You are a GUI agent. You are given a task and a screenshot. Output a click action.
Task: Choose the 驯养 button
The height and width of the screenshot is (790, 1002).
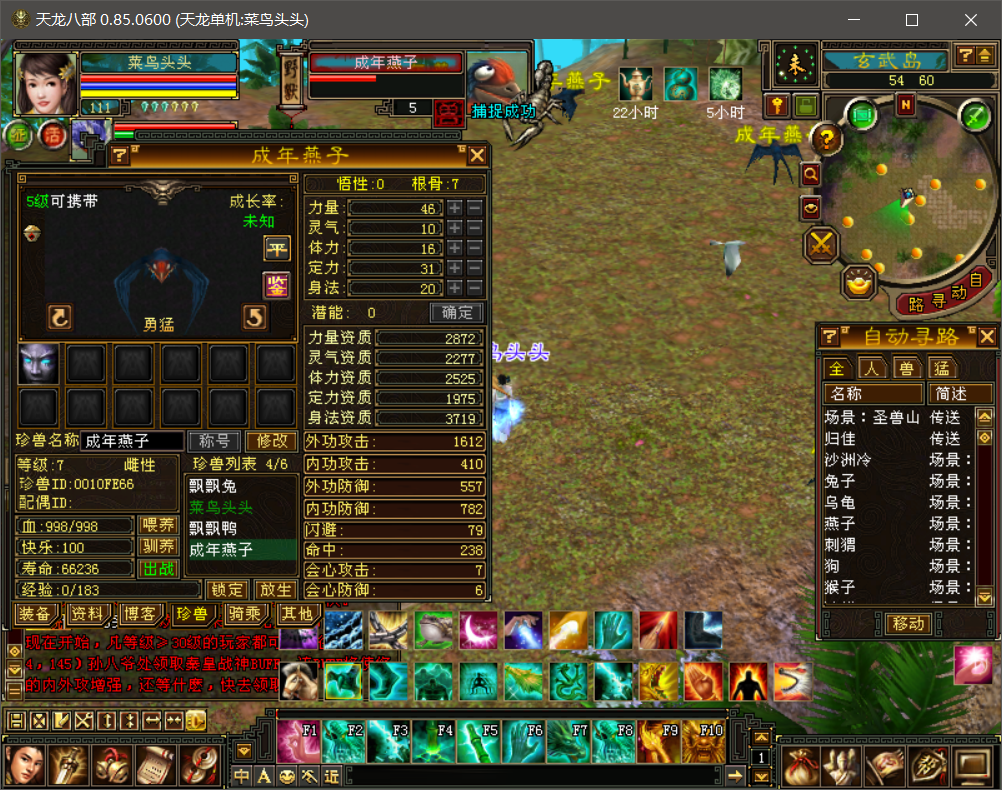coord(159,547)
